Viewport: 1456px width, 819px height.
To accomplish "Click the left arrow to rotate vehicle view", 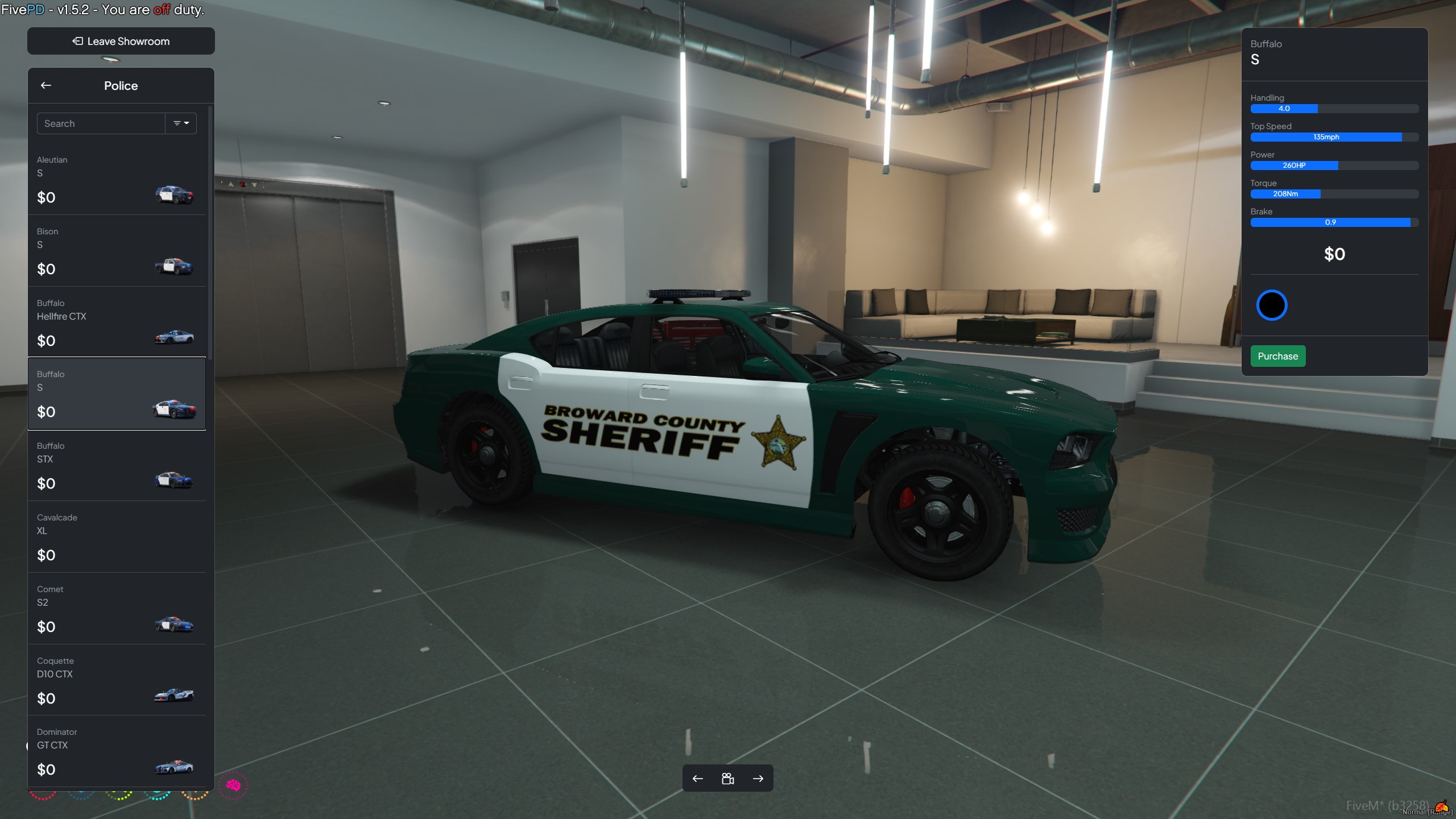I will coord(698,778).
